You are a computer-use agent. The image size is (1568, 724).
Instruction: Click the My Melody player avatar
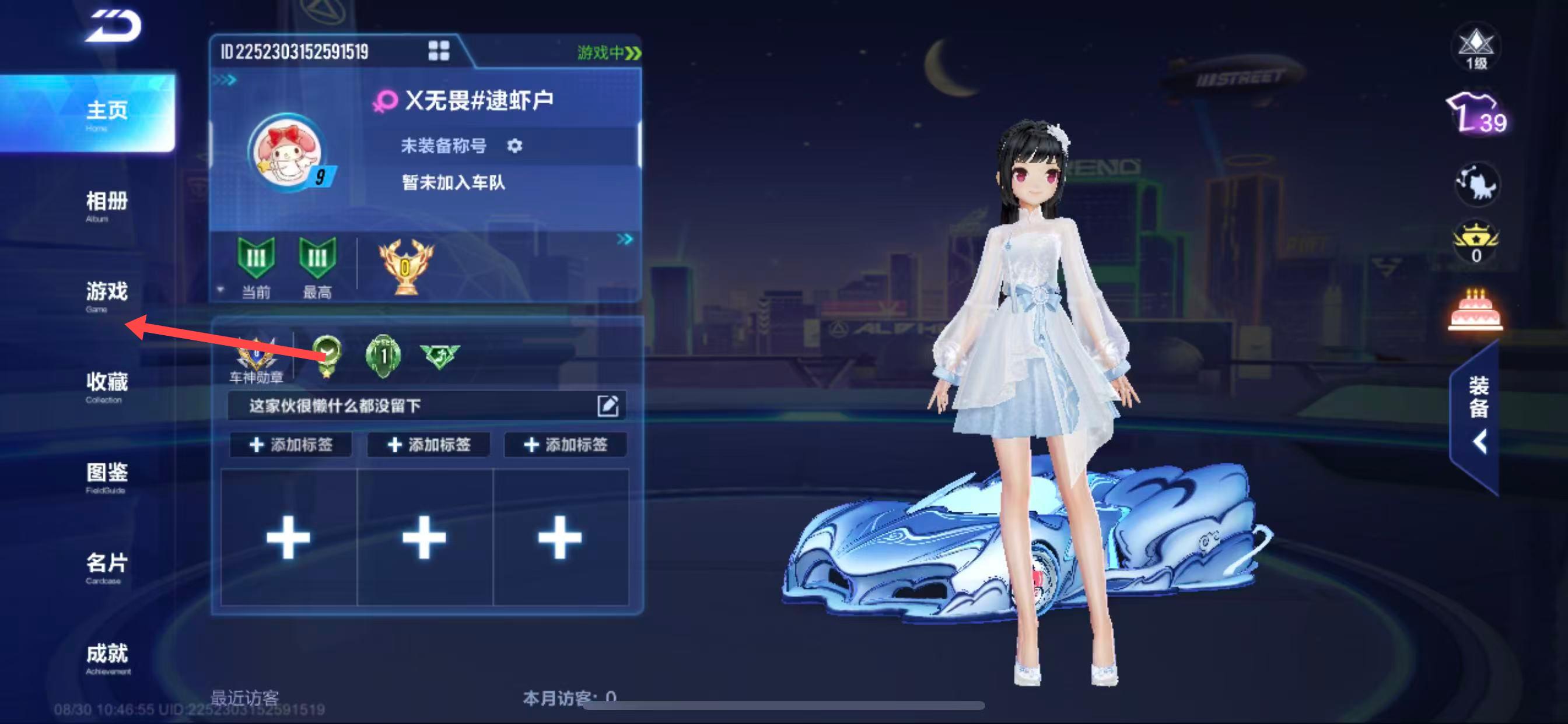click(x=288, y=152)
